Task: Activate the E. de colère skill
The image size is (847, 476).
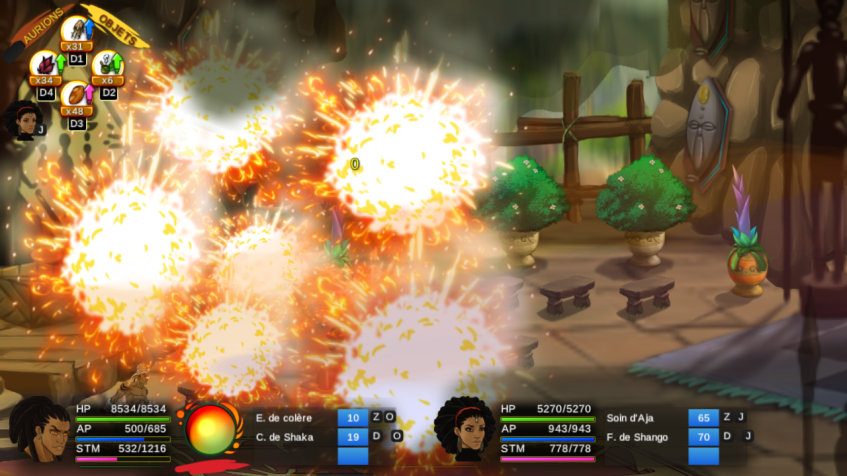Action: (285, 417)
